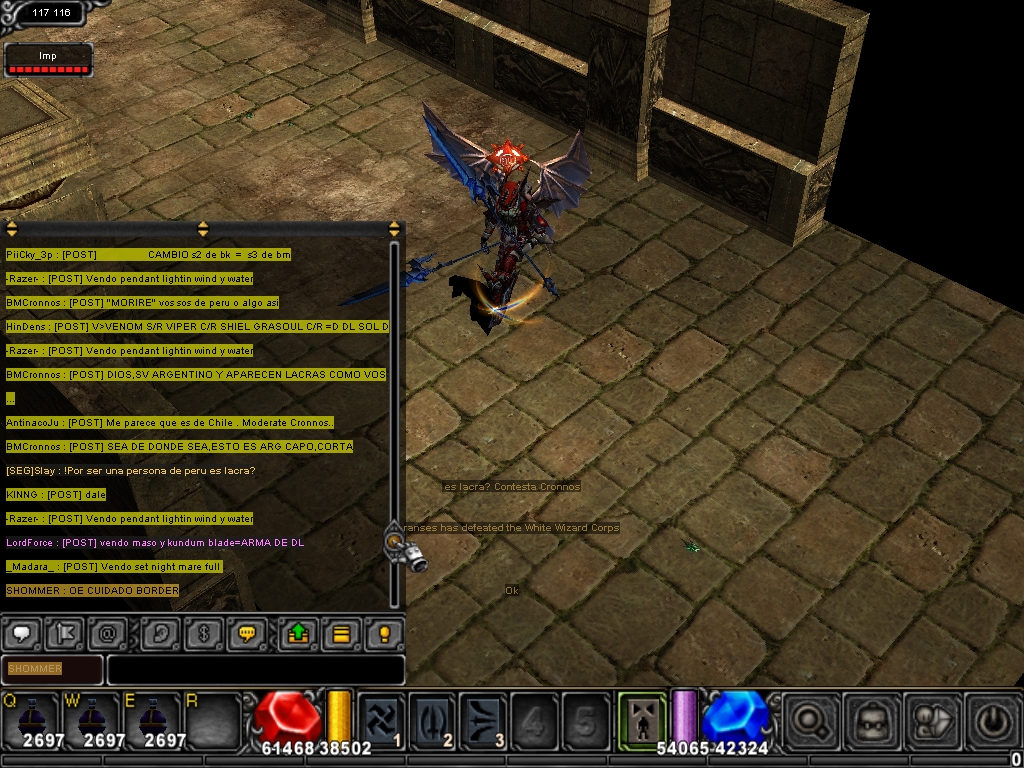Activate the trident skill in slot 2
The height and width of the screenshot is (768, 1024).
(x=432, y=718)
